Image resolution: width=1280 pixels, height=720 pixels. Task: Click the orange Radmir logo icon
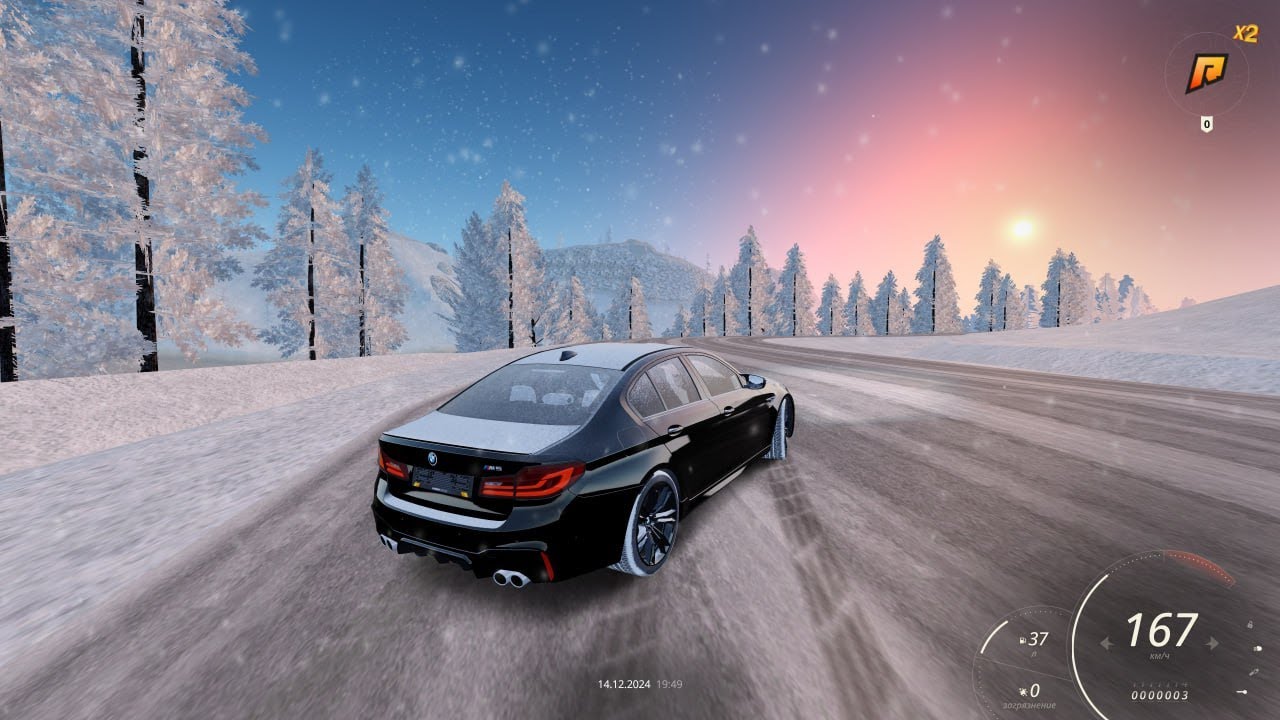point(1206,72)
